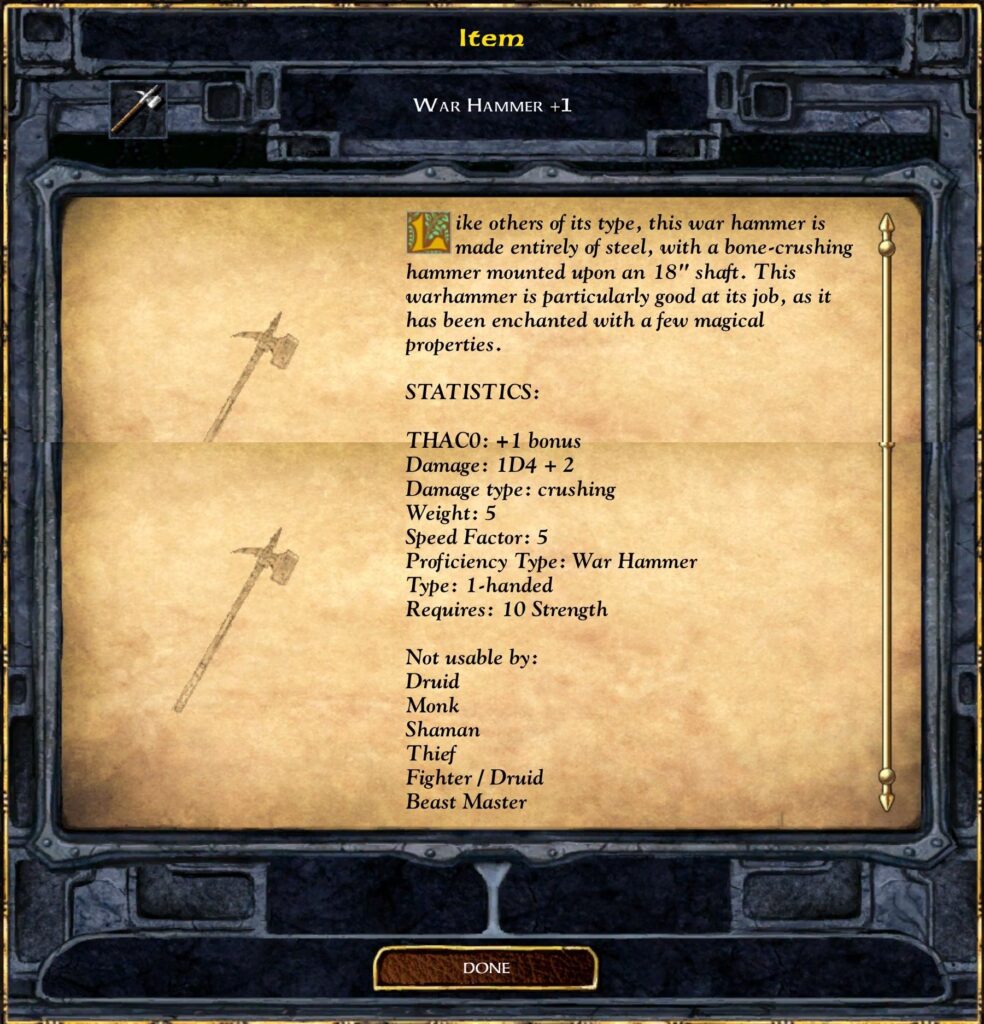
Task: Click the War Hammer +1 item icon
Action: (137, 109)
